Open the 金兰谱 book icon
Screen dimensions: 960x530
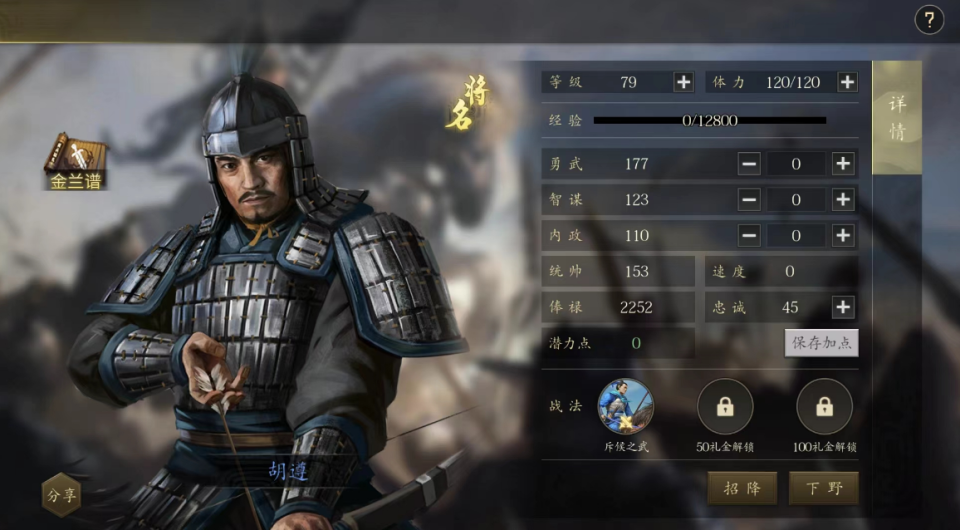75,160
